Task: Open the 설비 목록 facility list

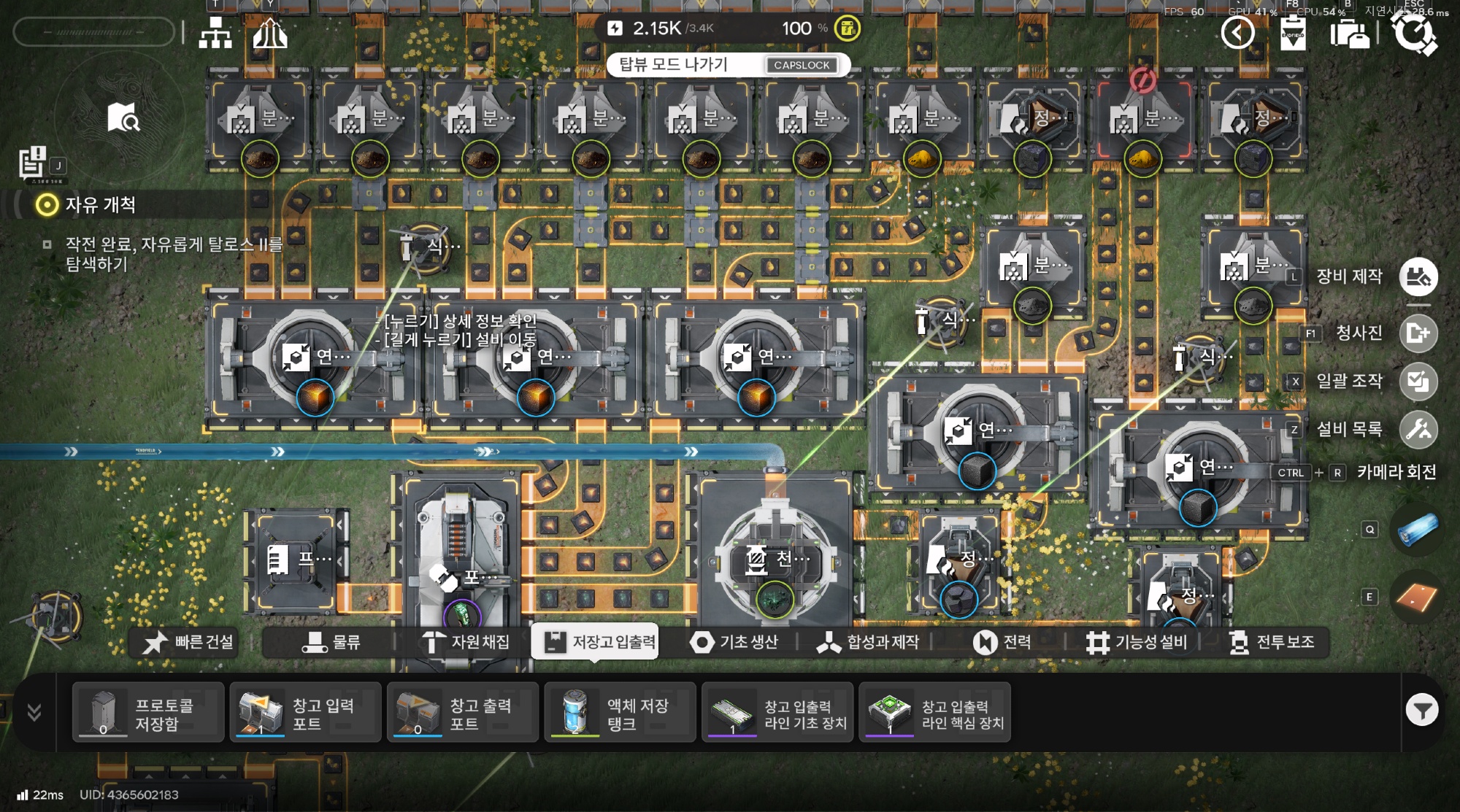Action: tap(1418, 430)
